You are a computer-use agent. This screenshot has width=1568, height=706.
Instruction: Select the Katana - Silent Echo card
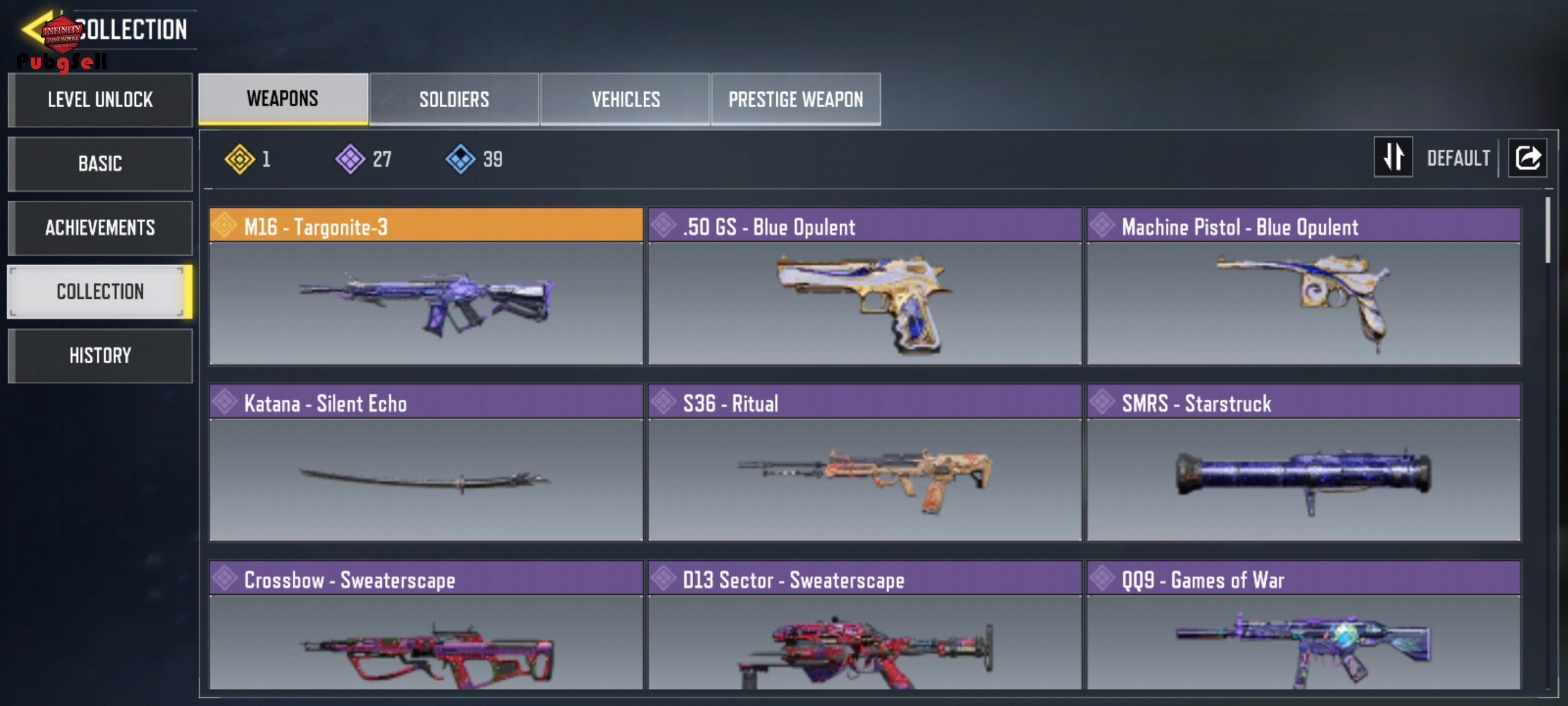point(426,463)
